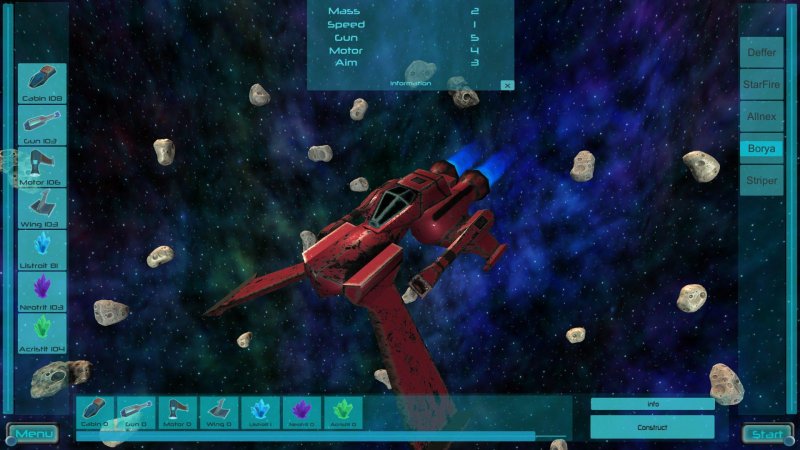800x450 pixels.
Task: Pick the Striper ship
Action: click(761, 180)
